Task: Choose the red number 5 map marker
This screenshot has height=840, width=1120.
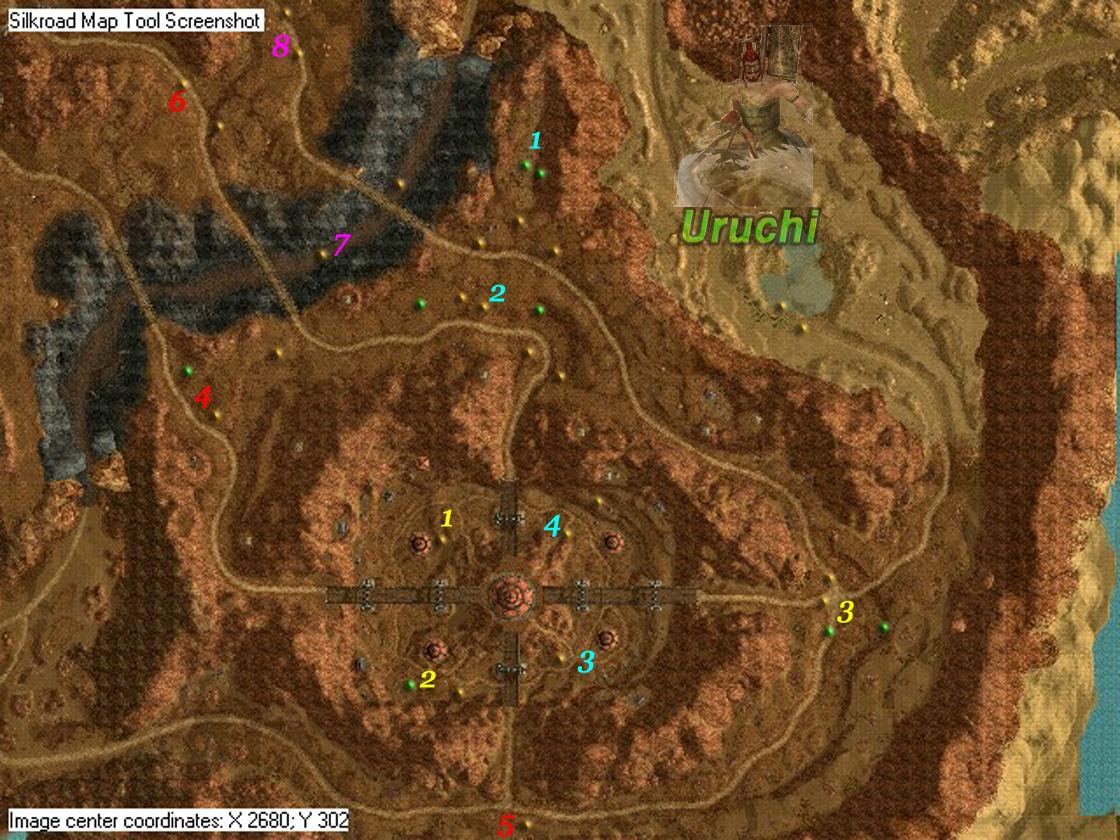Action: (x=506, y=826)
